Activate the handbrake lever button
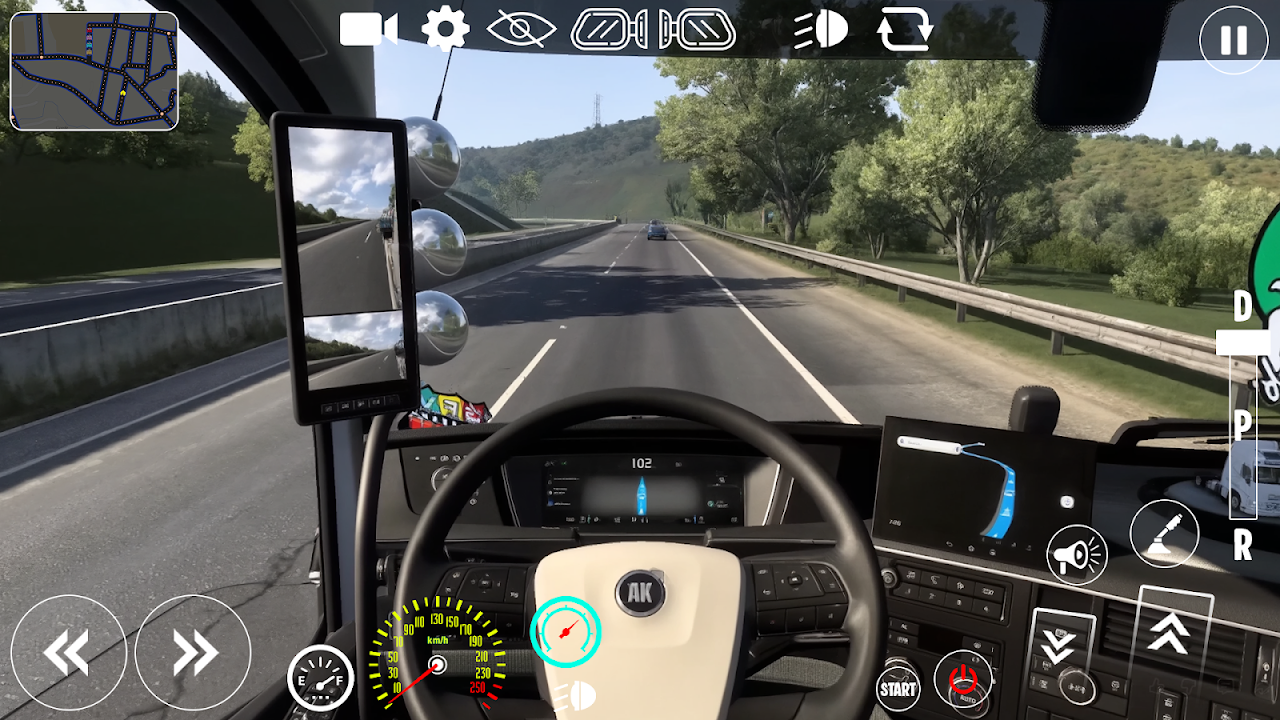This screenshot has width=1280, height=720. tap(1164, 534)
